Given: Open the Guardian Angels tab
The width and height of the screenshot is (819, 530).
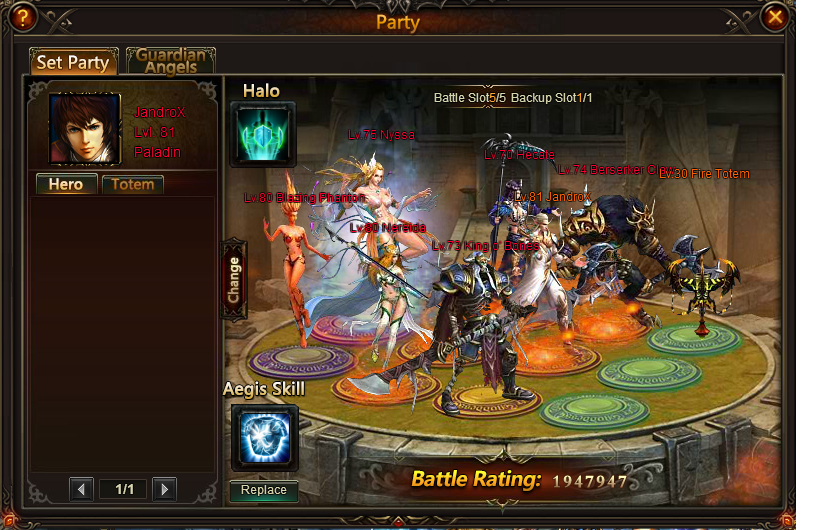Looking at the screenshot, I should [x=171, y=61].
